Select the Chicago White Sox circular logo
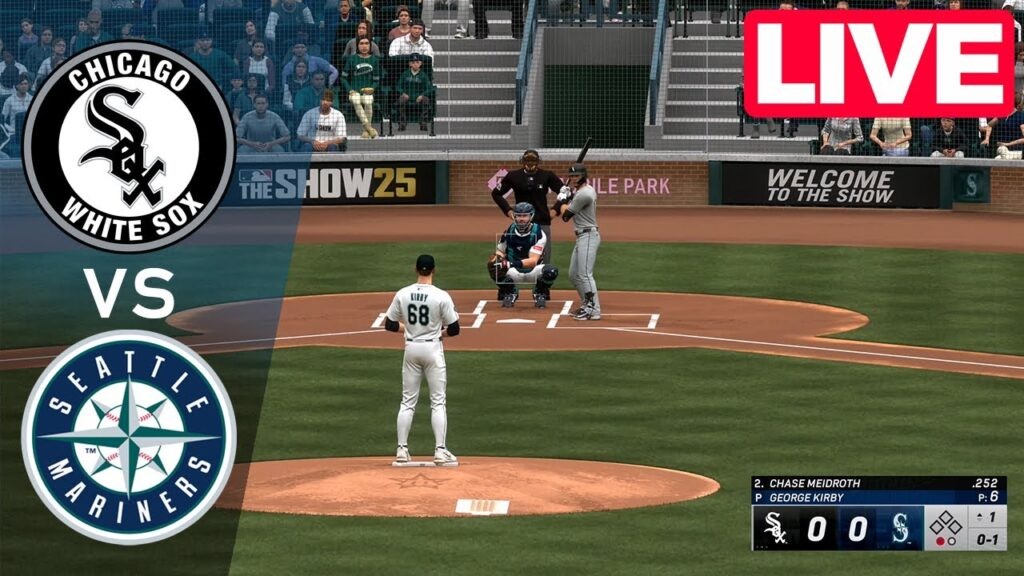The image size is (1024, 576). pos(128,146)
